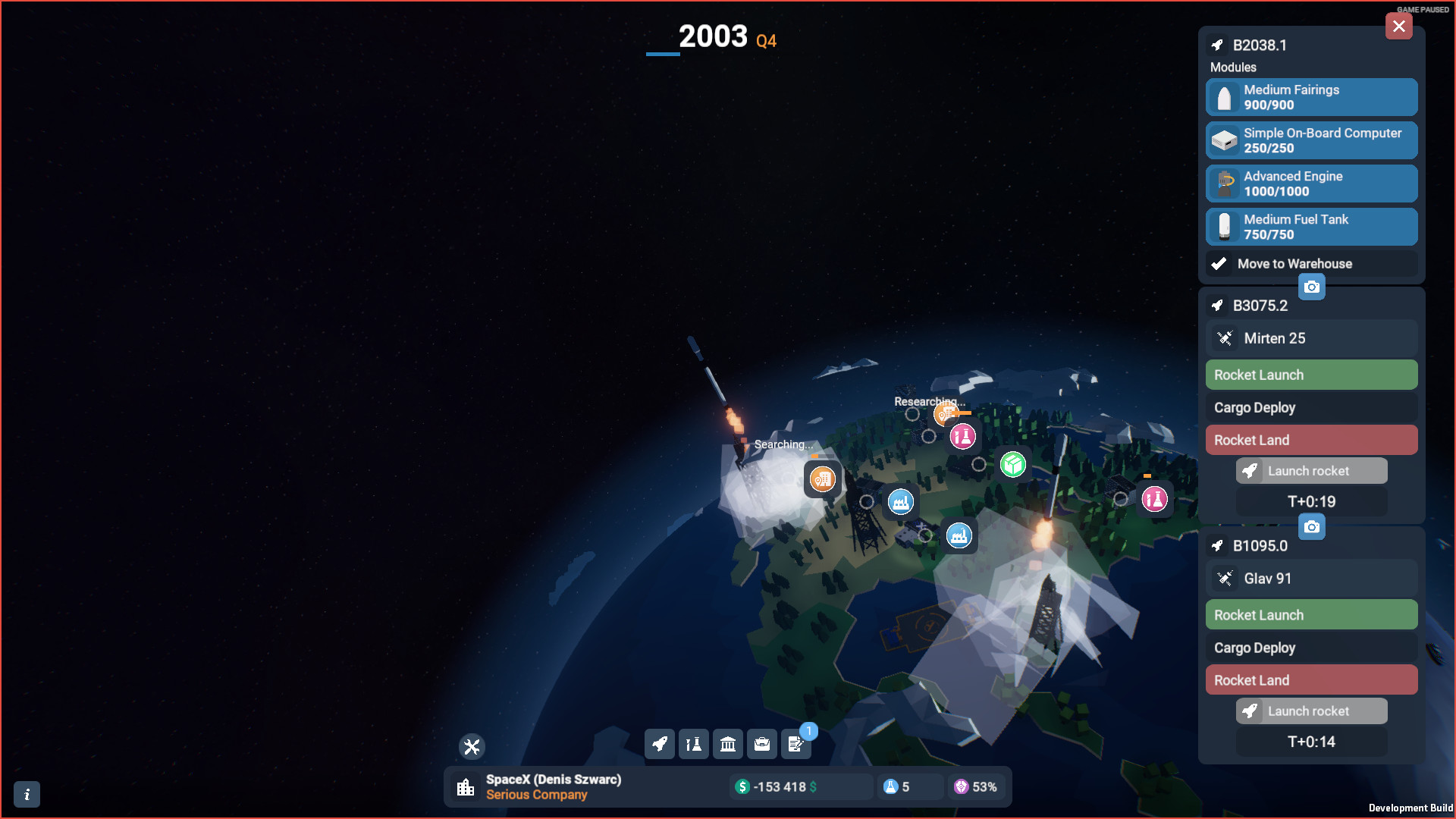Toggle Rocket Land step for Glav 91
This screenshot has width=1456, height=819.
(1311, 679)
